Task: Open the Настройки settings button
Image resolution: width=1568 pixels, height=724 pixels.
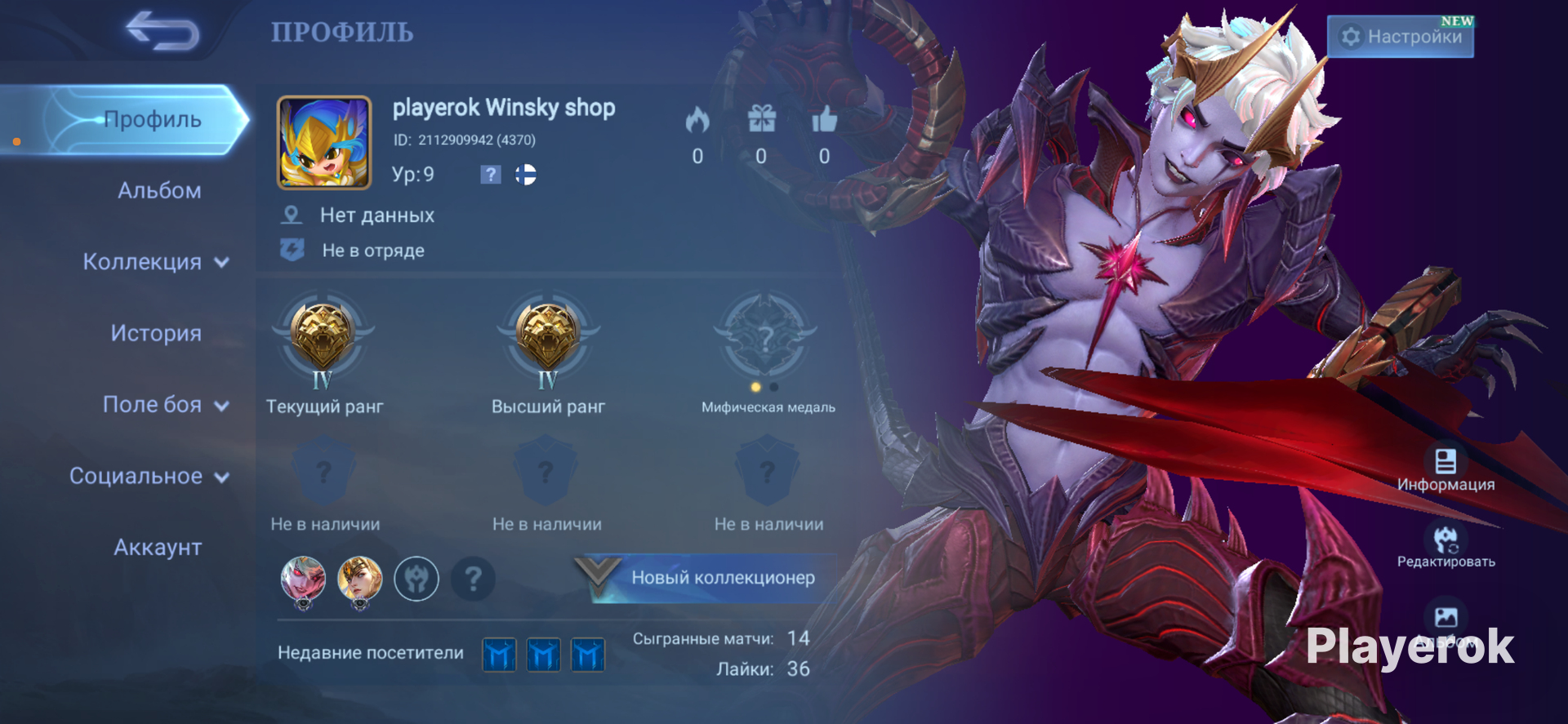Action: pyautogui.click(x=1401, y=37)
